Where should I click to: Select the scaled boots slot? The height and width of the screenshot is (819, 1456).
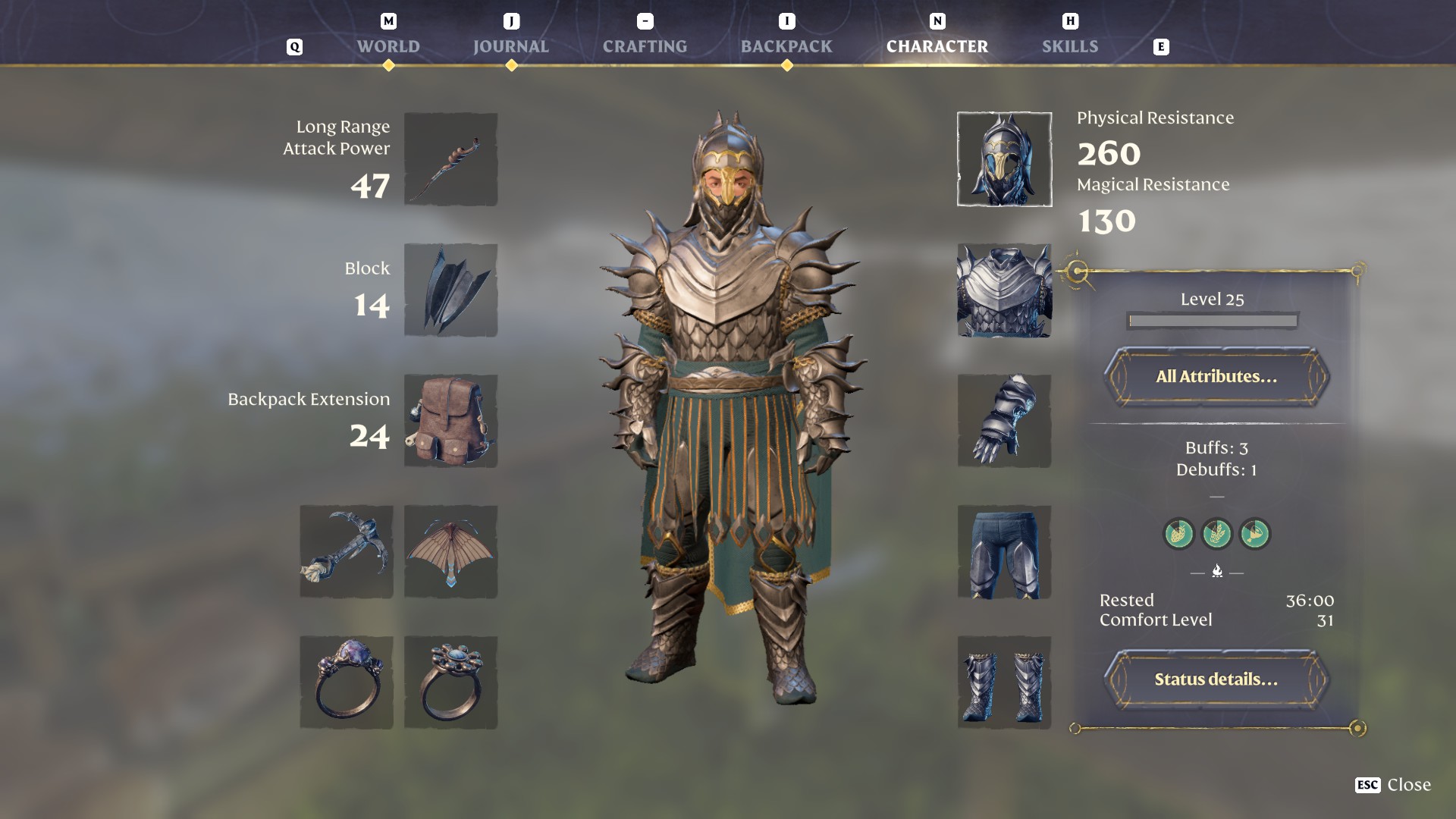point(1004,682)
